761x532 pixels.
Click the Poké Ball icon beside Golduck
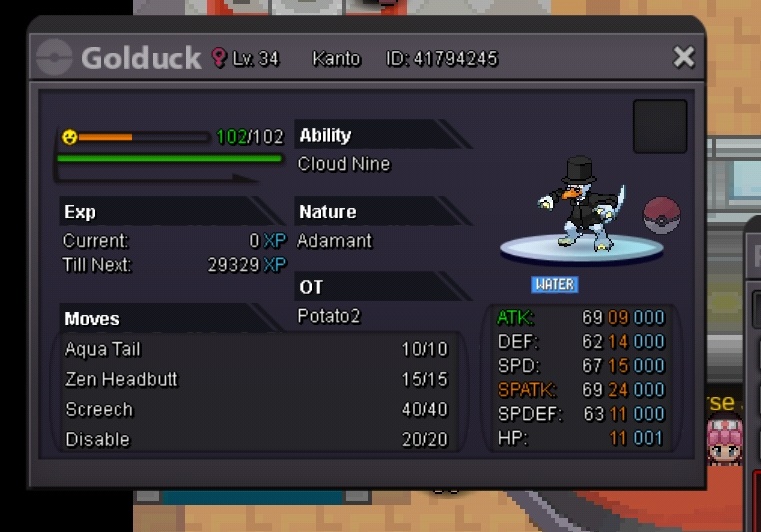coord(660,215)
